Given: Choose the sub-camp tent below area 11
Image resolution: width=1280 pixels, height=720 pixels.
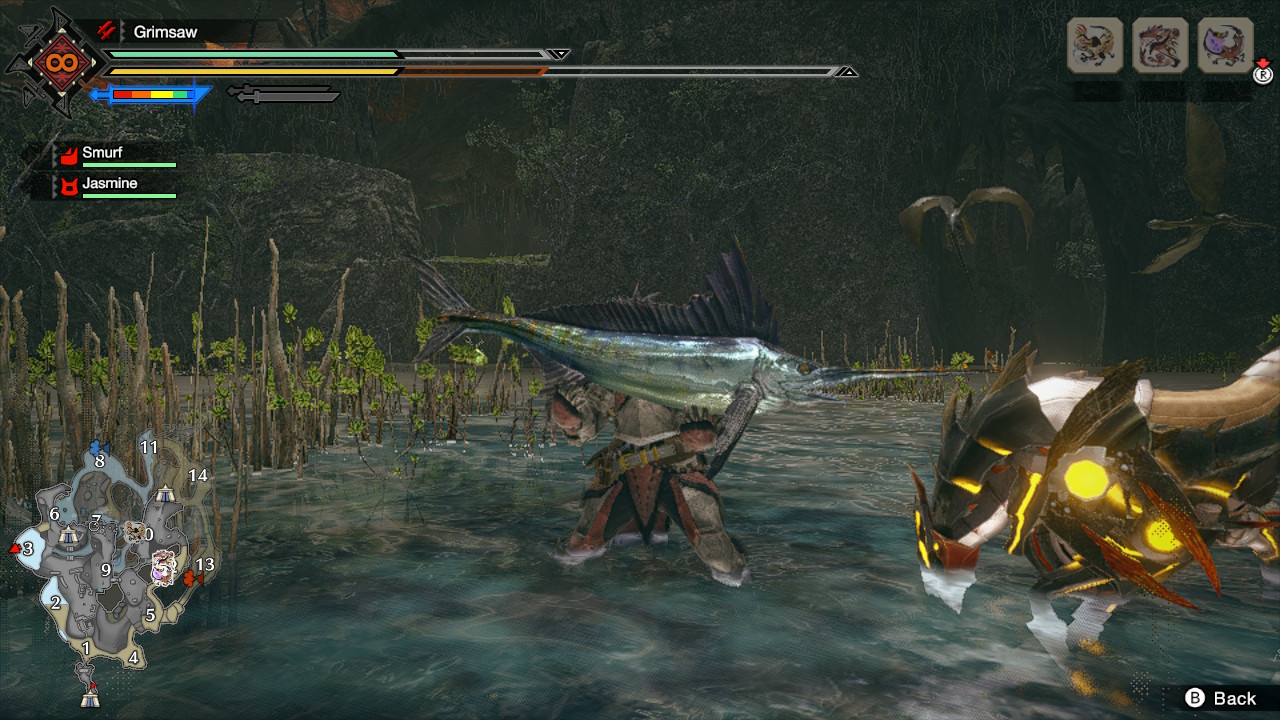Looking at the screenshot, I should tap(165, 492).
